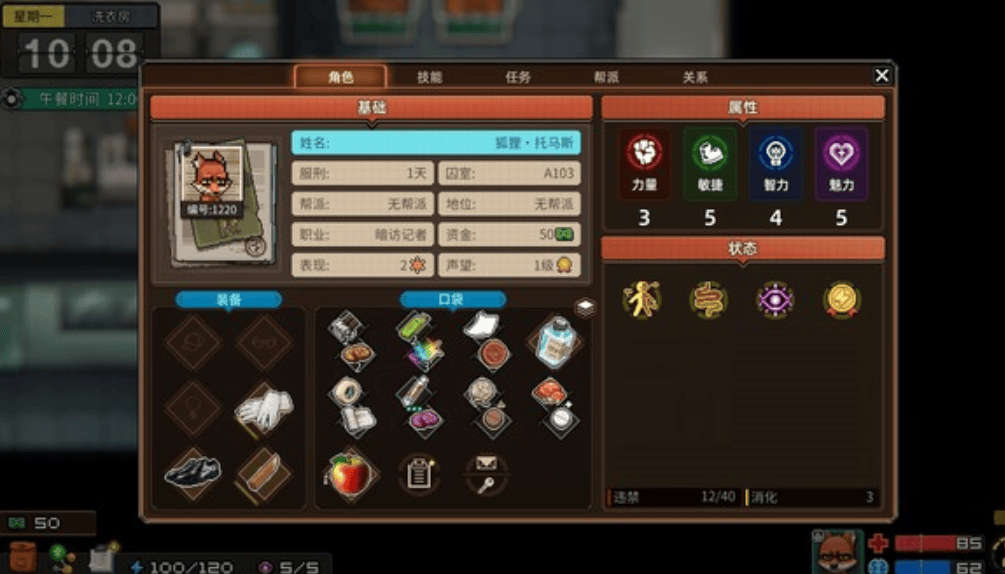Open the 任务 quests tab

[x=518, y=77]
